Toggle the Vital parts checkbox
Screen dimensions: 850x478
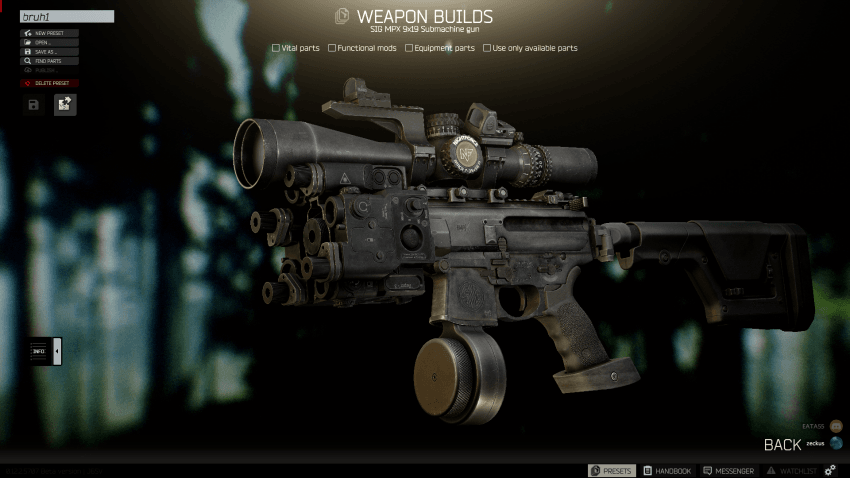click(x=276, y=48)
